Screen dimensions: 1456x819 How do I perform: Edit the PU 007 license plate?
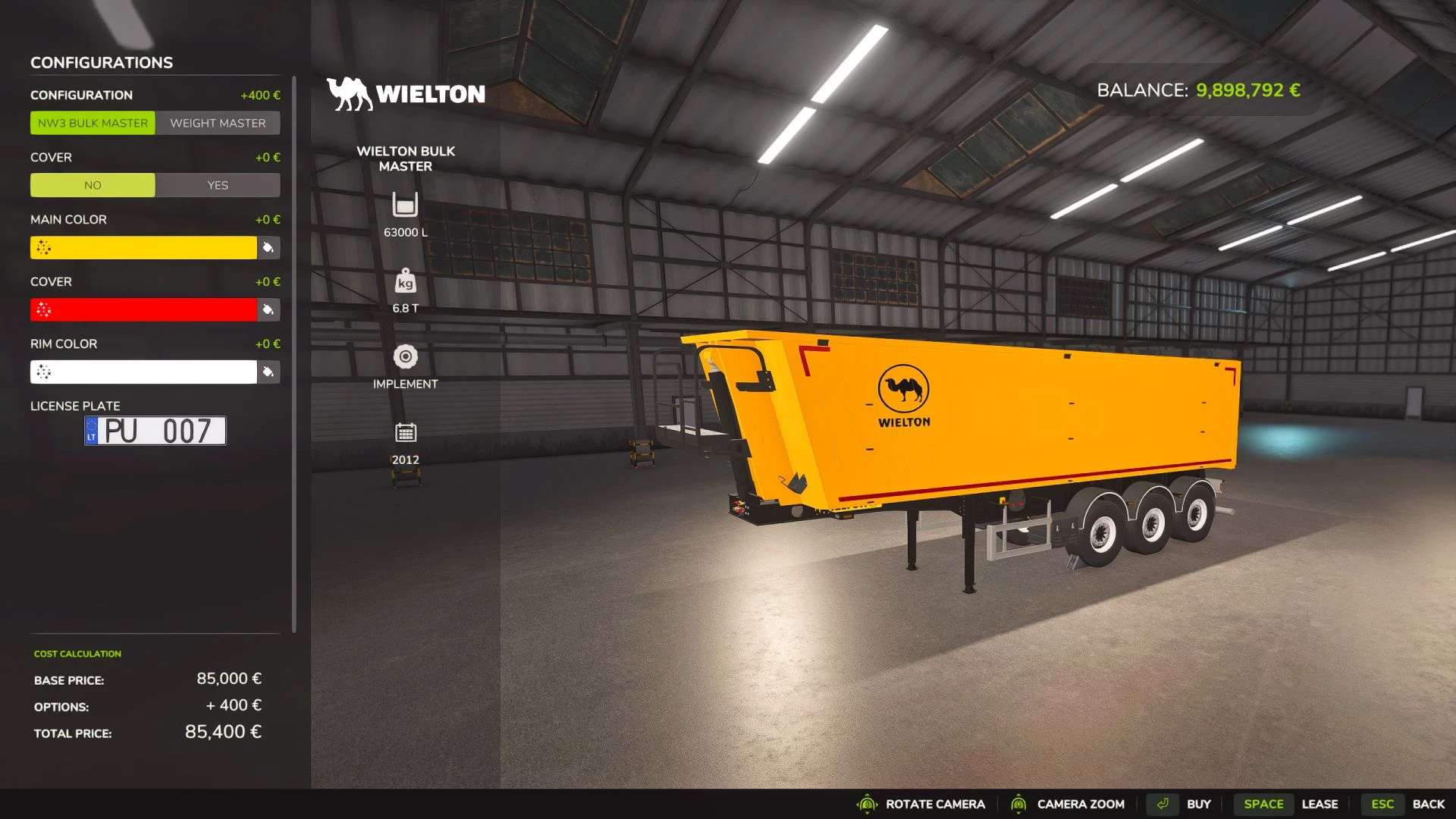155,431
